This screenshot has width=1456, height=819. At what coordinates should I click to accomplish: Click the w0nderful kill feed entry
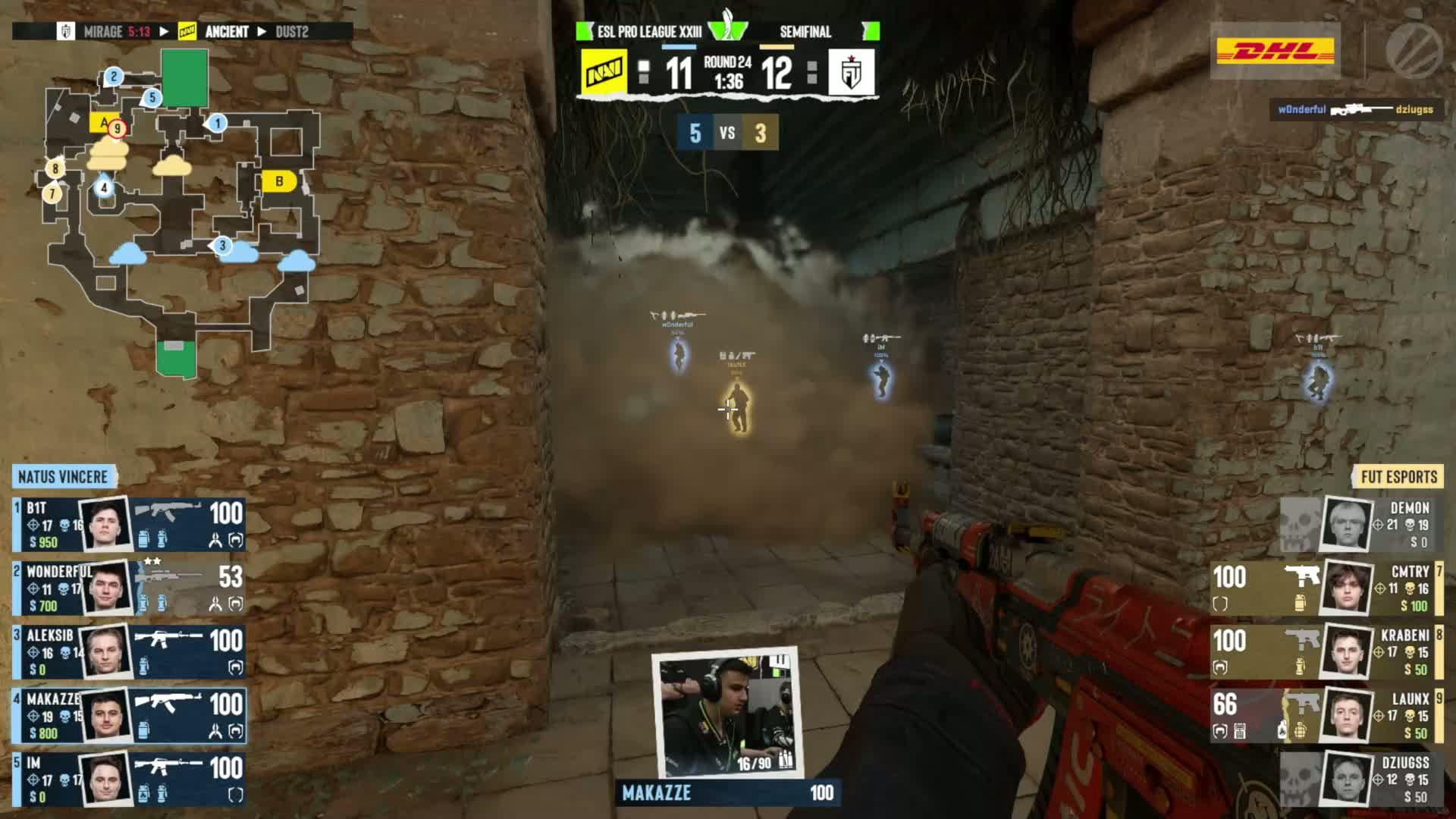coord(1355,109)
